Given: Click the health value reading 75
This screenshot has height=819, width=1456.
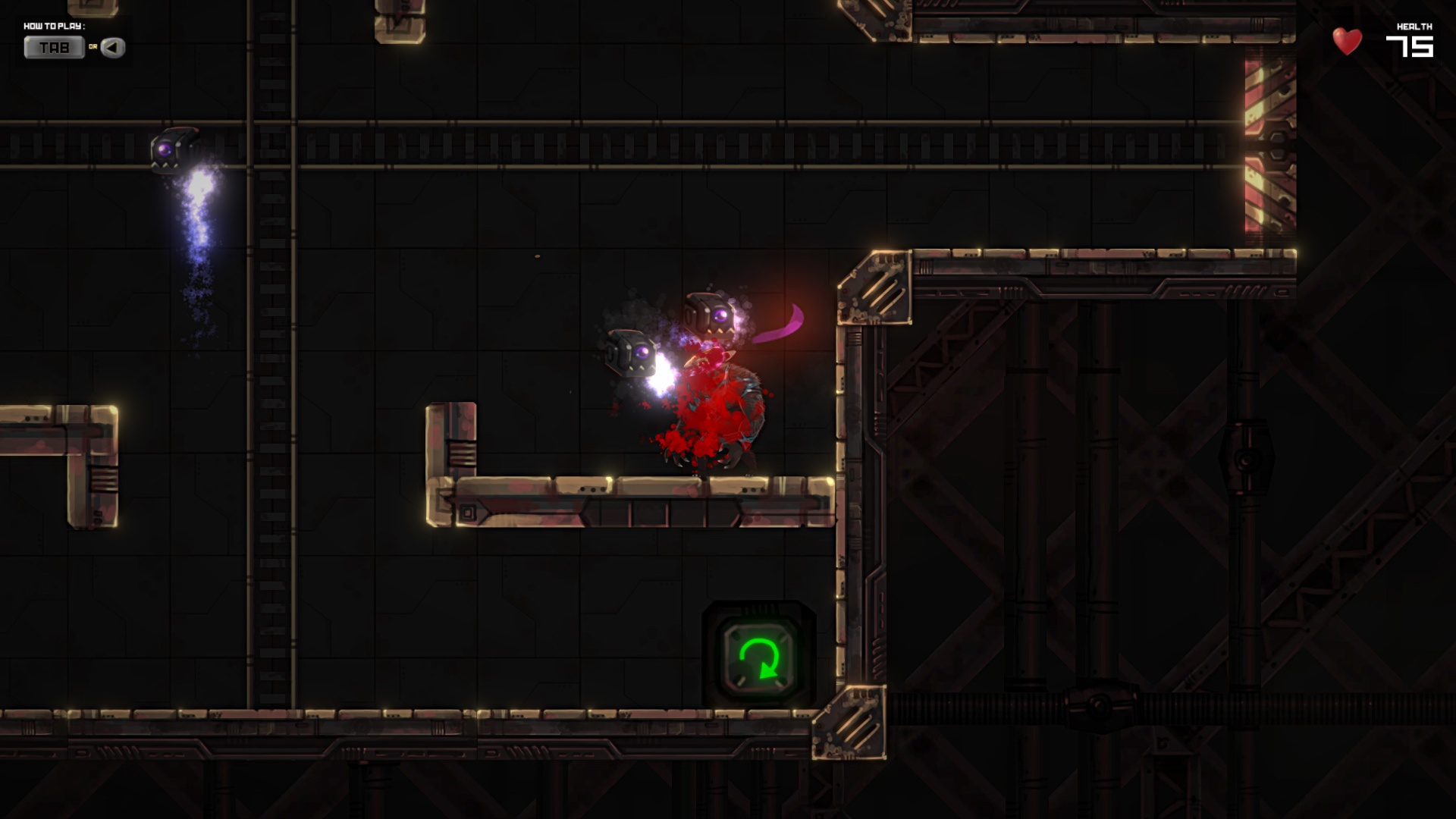Looking at the screenshot, I should coord(1415,45).
